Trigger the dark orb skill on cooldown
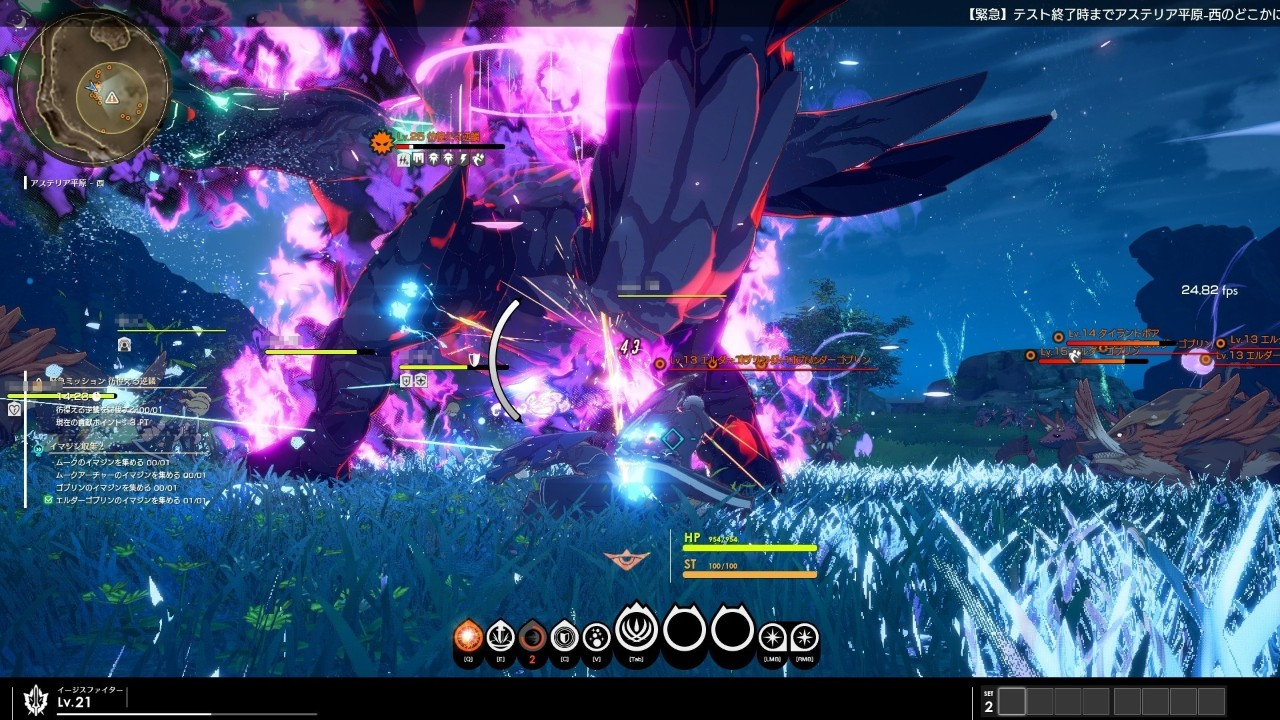 pyautogui.click(x=532, y=636)
